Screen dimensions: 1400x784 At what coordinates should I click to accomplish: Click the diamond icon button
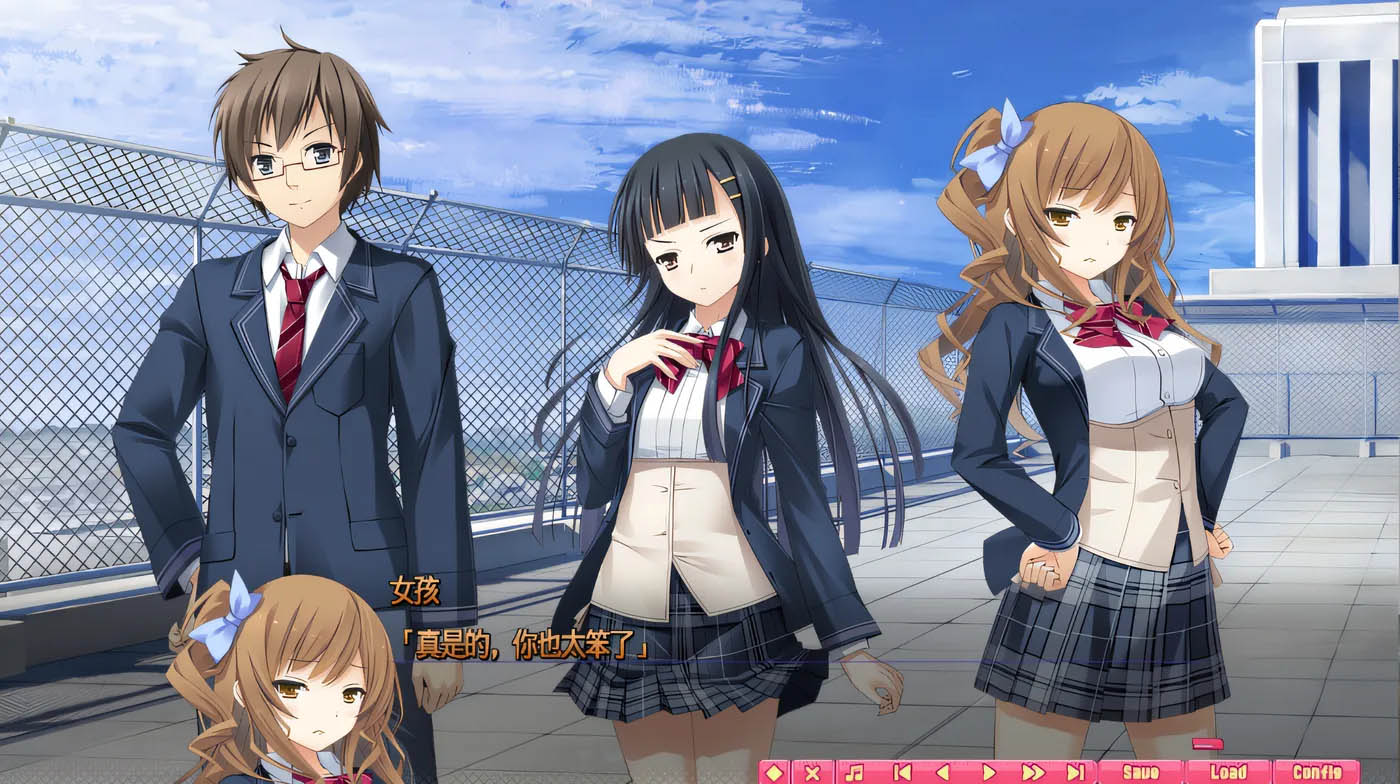tap(774, 772)
